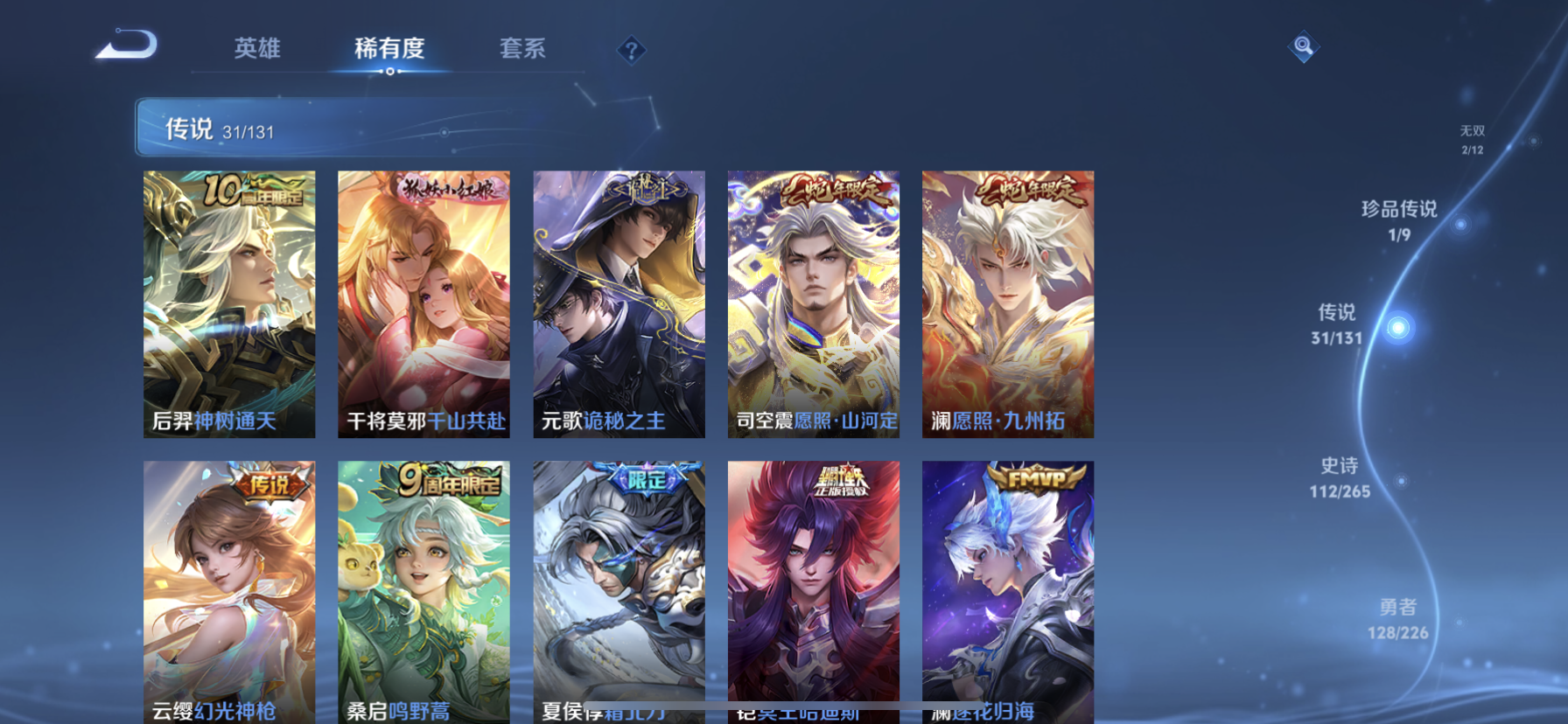The height and width of the screenshot is (724, 1568).
Task: Switch to the 套系 tab
Action: (x=521, y=49)
